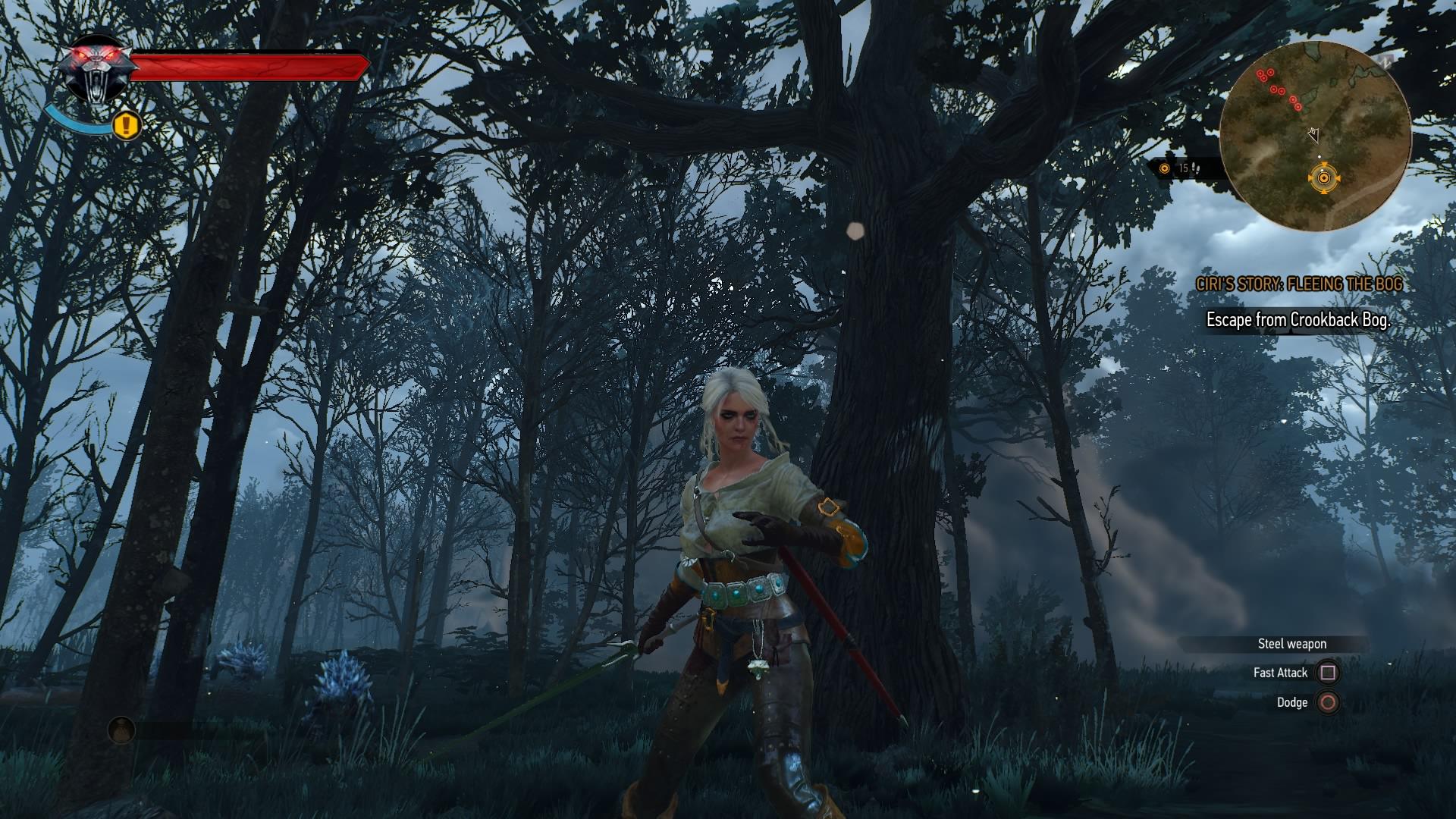Click the yellow exclamation alert icon
This screenshot has width=1456, height=819.
[x=127, y=124]
